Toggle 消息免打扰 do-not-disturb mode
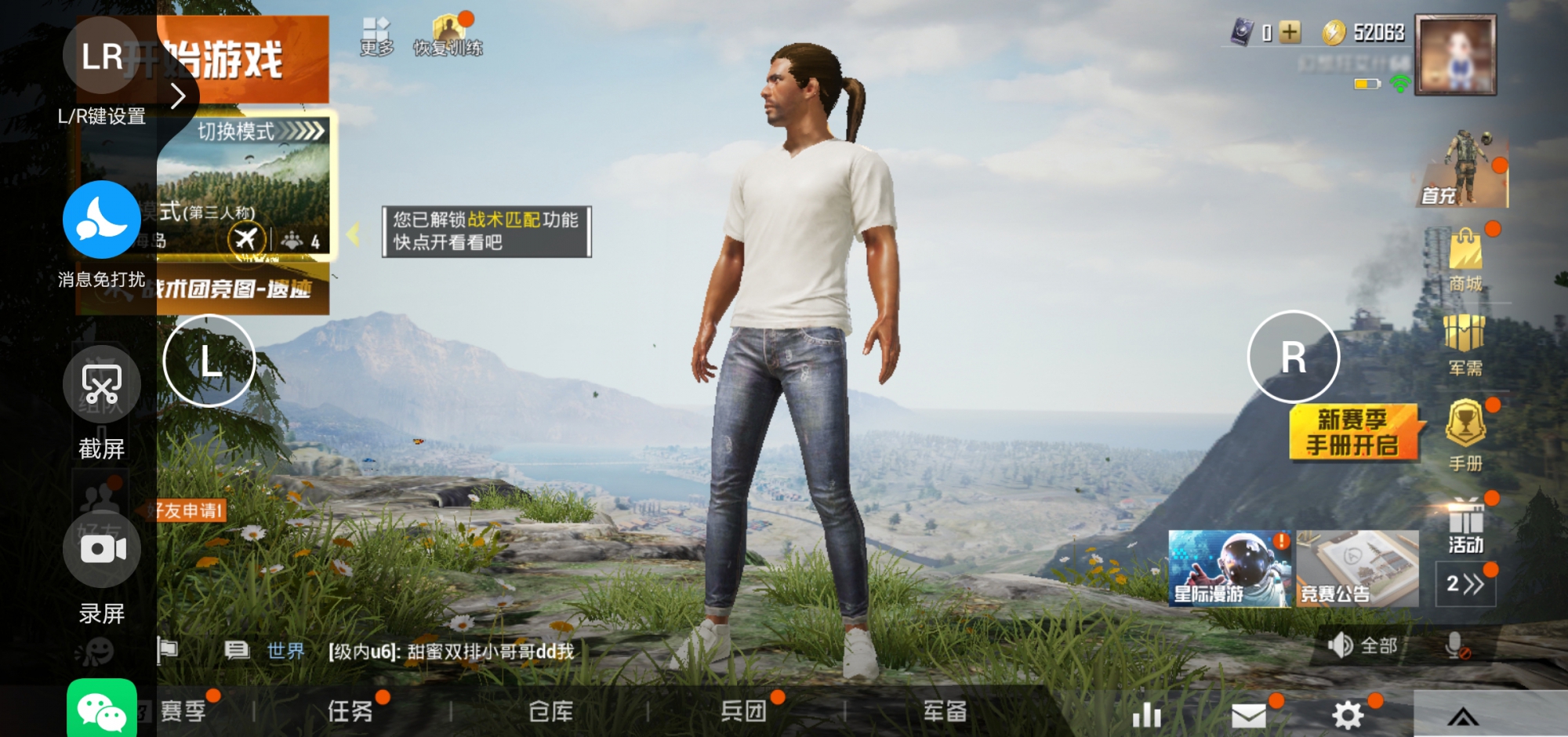 [x=102, y=220]
